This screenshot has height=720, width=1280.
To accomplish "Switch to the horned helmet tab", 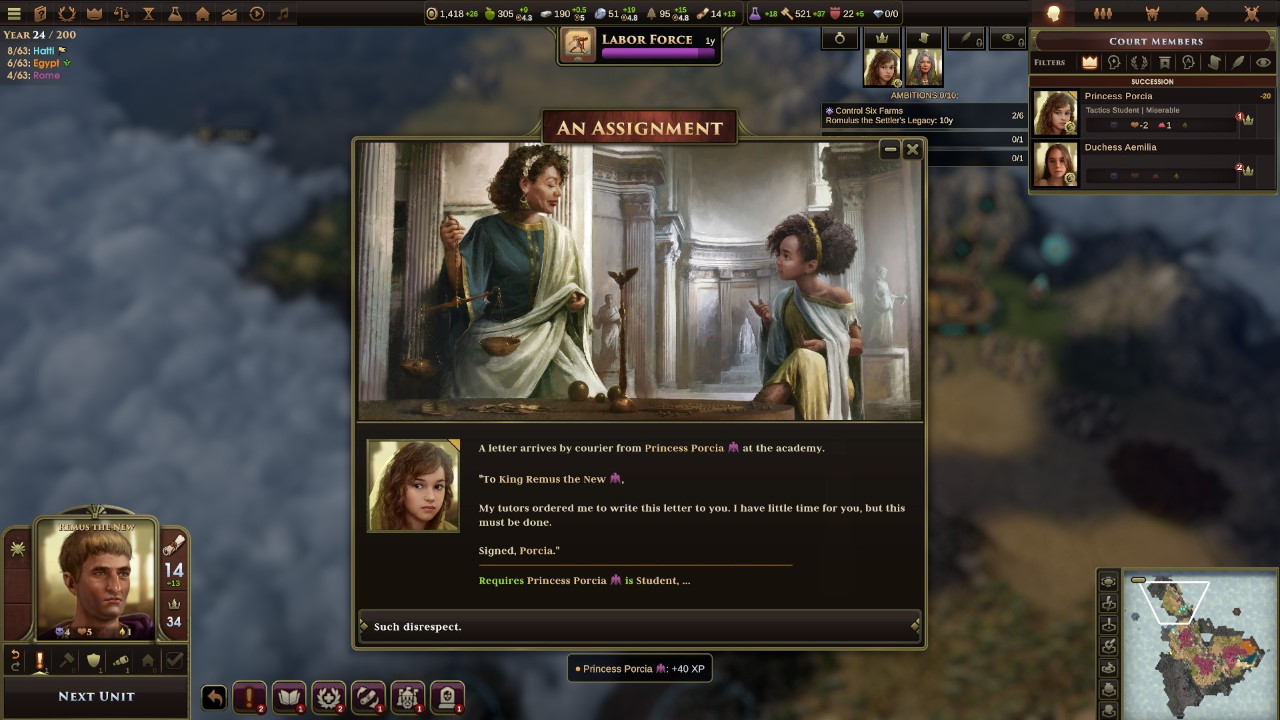I will tap(1152, 14).
